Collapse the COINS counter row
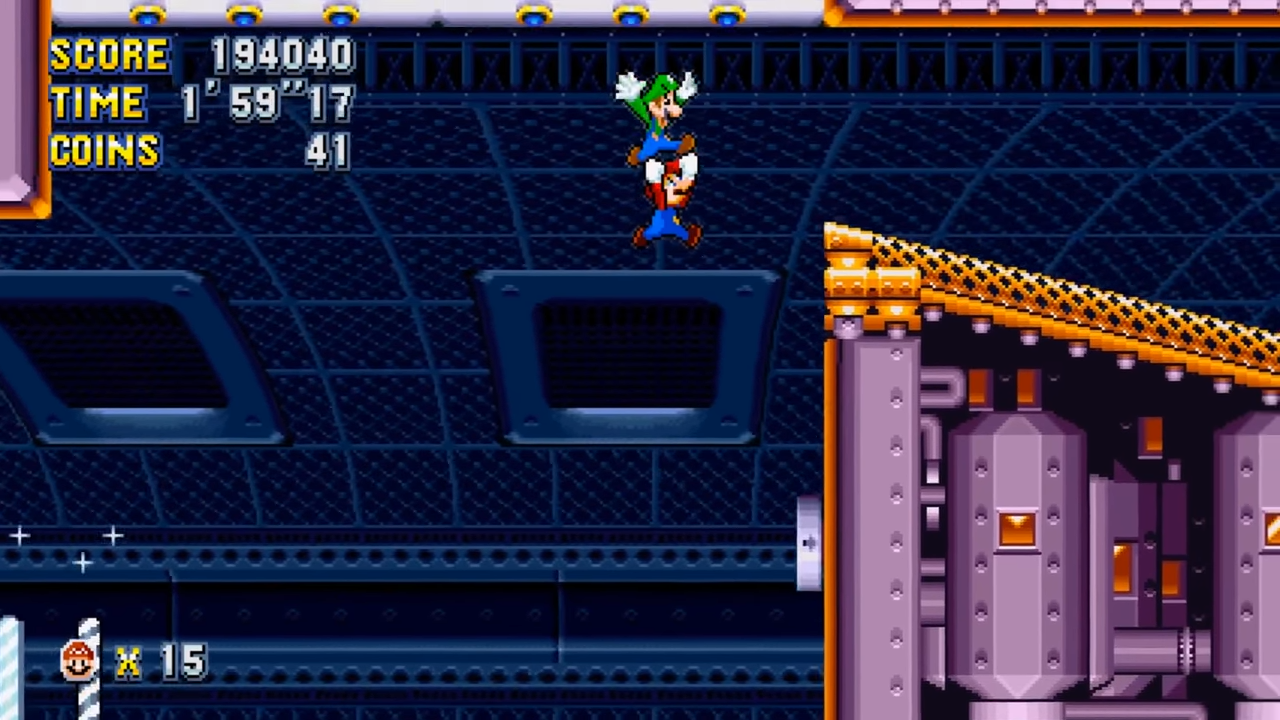1280x720 pixels. (103, 151)
